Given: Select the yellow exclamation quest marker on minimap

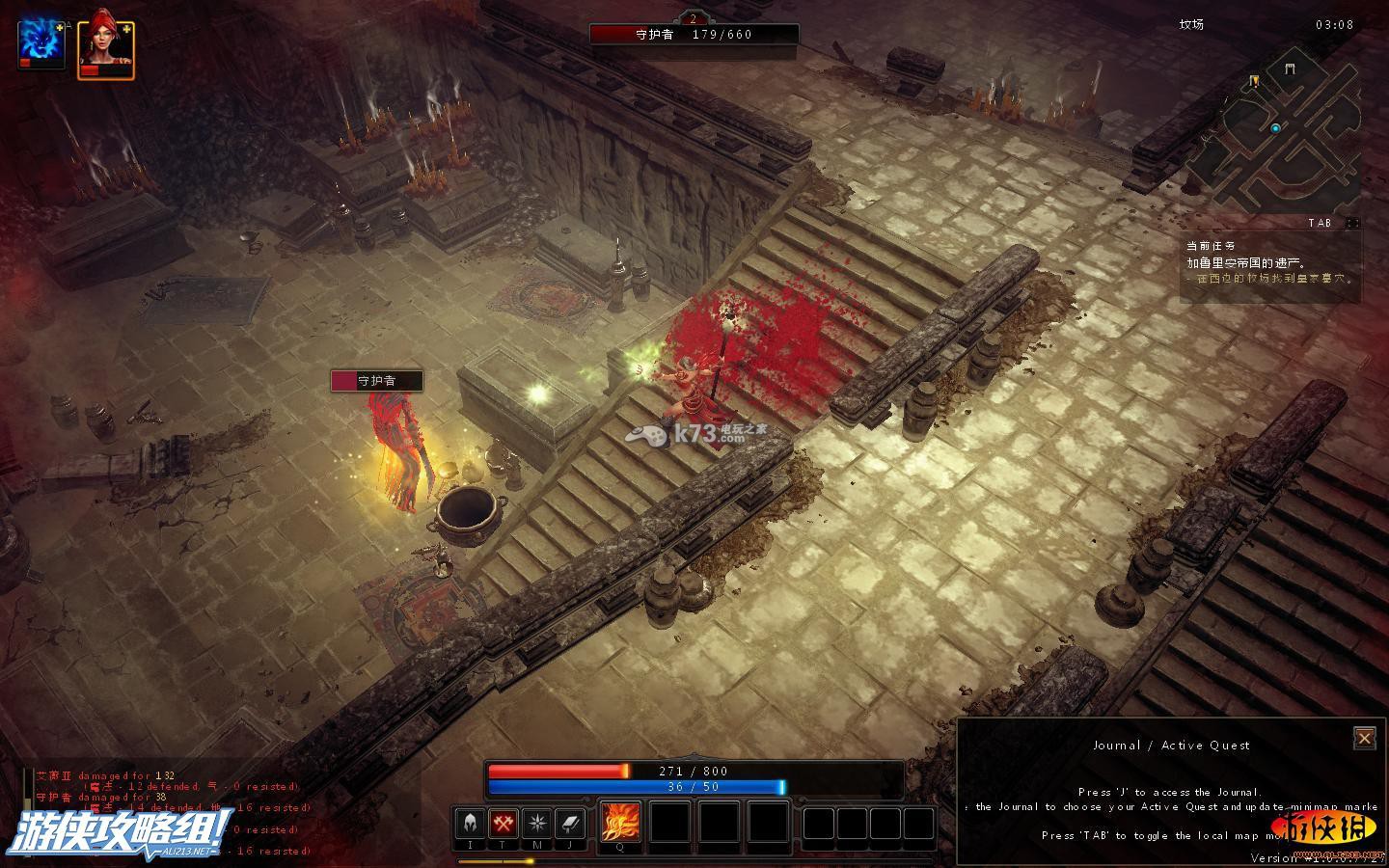Looking at the screenshot, I should point(1254,82).
